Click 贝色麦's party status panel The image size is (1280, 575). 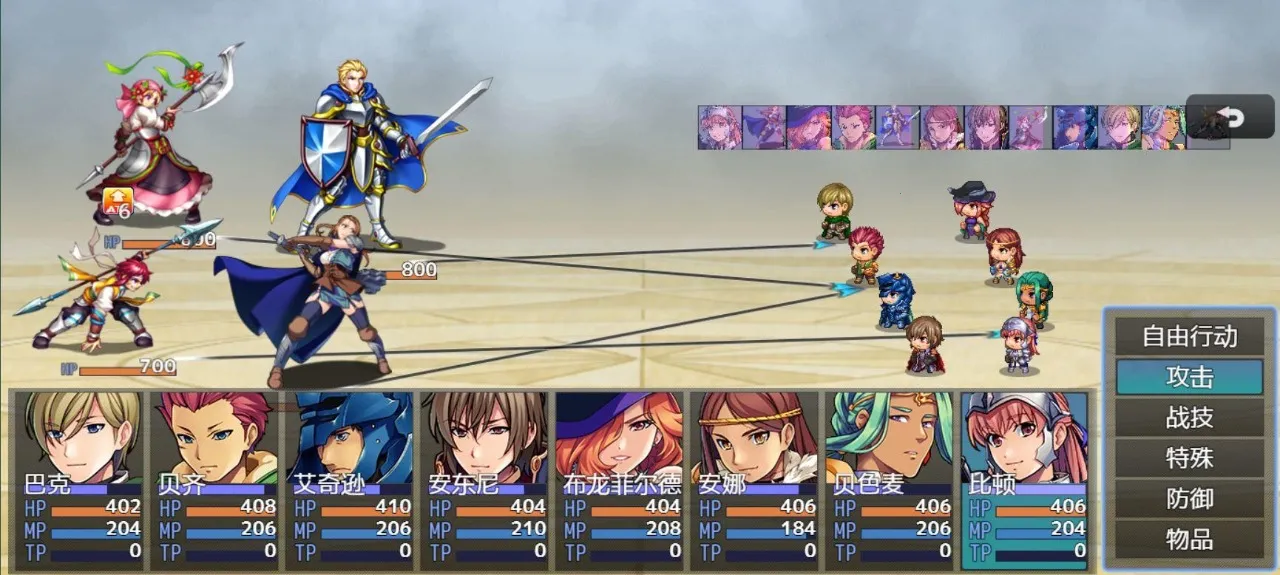[891, 480]
